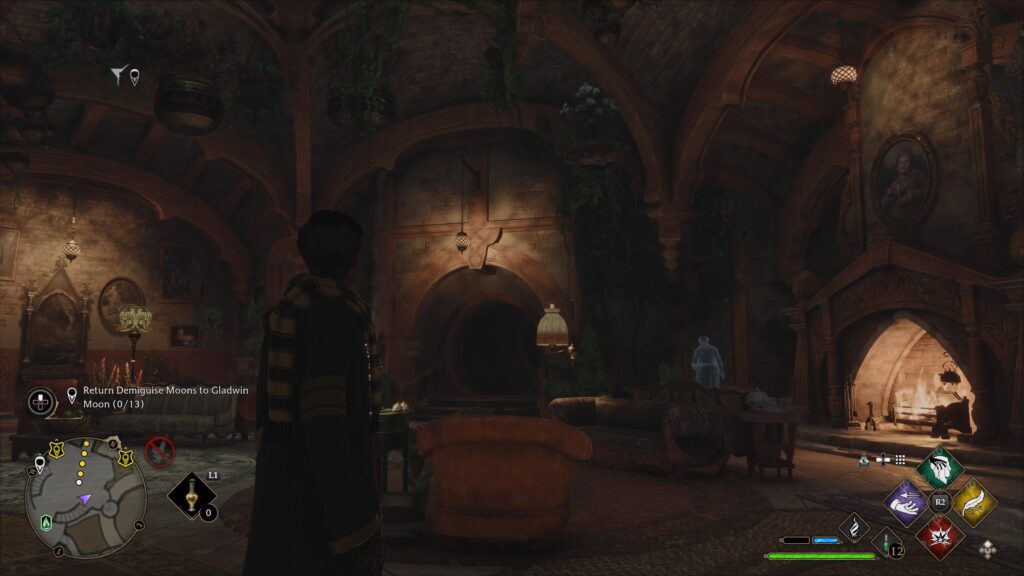Click the red crossed-out bird icon

[x=160, y=452]
